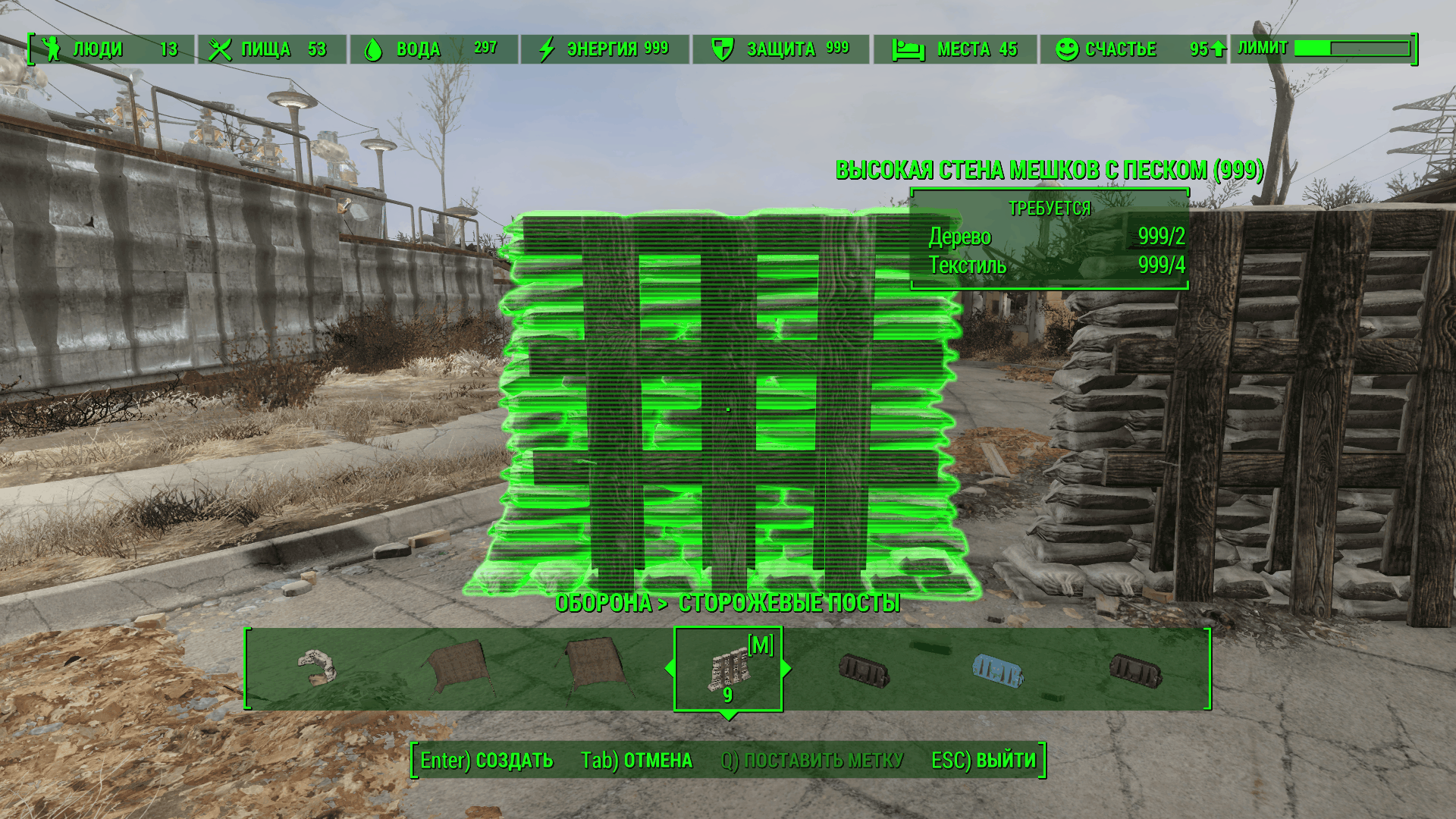The image size is (1456, 819).
Task: Select the highlighted tall sandbag wall item
Action: tap(727, 670)
